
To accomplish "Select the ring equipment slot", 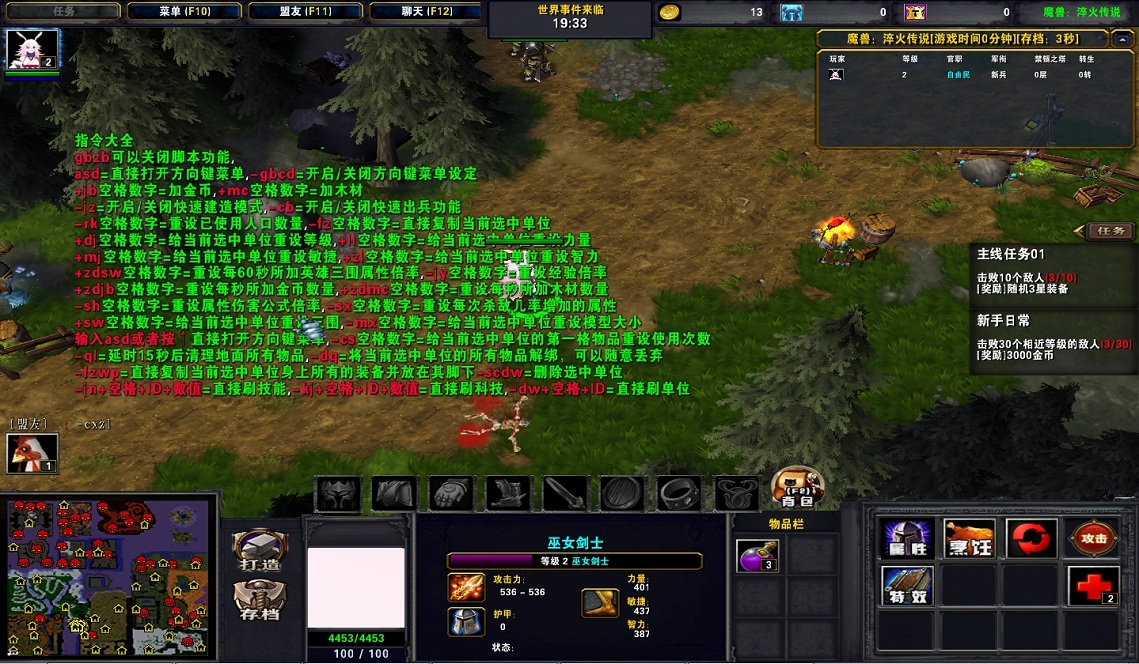I will coord(679,493).
